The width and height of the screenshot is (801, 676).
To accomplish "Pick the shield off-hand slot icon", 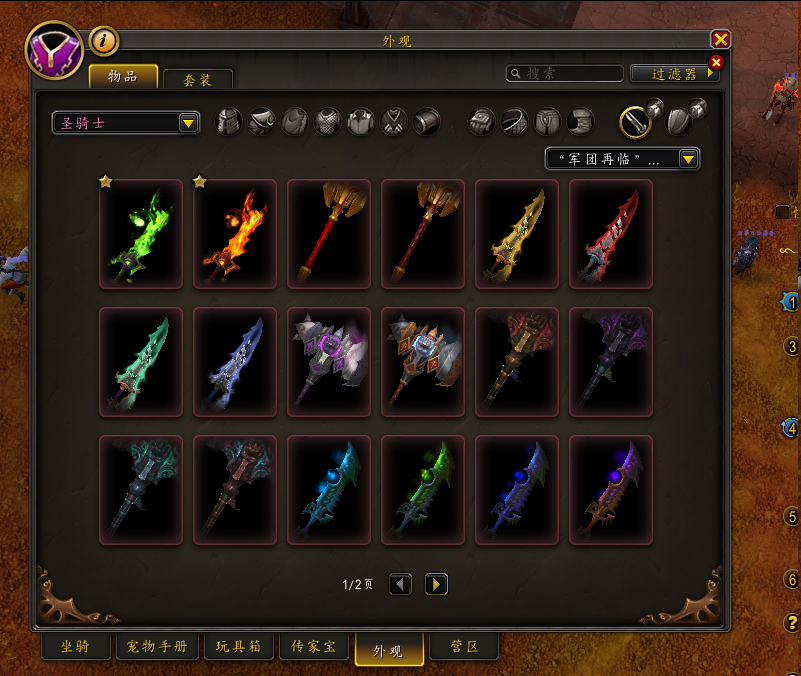I will tap(679, 121).
